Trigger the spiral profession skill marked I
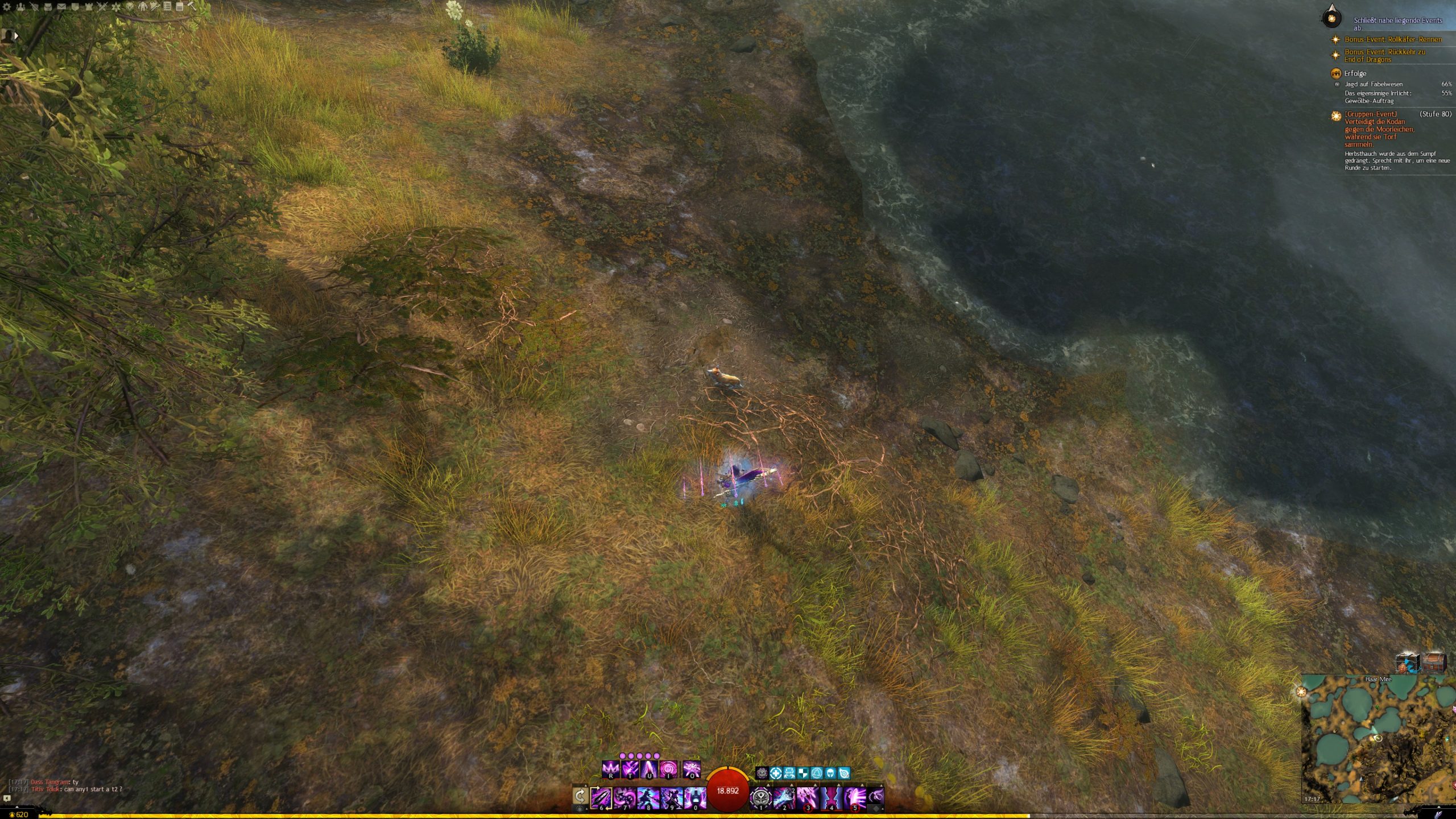 (x=668, y=770)
